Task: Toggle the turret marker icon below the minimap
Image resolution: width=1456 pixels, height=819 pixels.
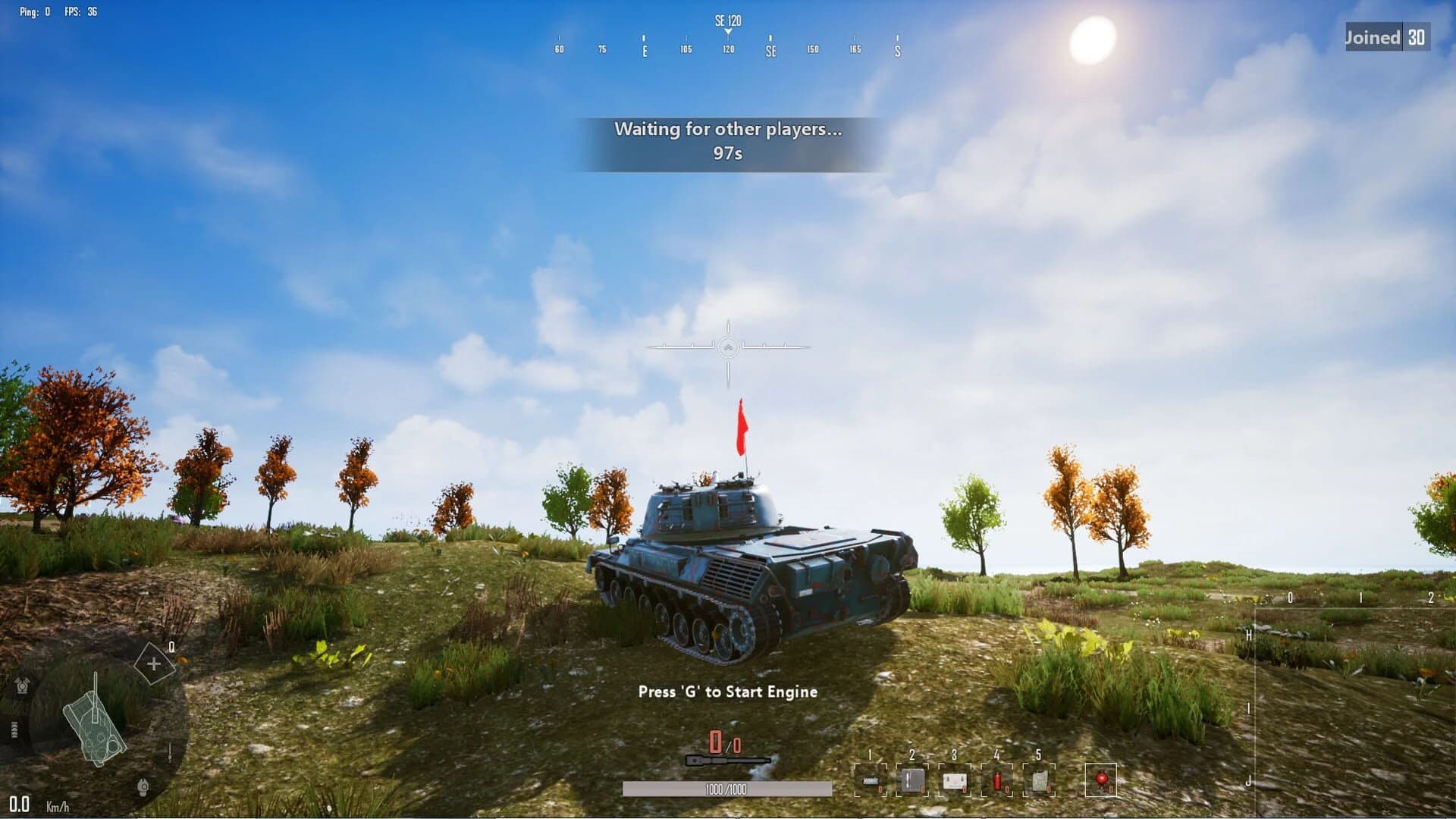Action: point(143,786)
